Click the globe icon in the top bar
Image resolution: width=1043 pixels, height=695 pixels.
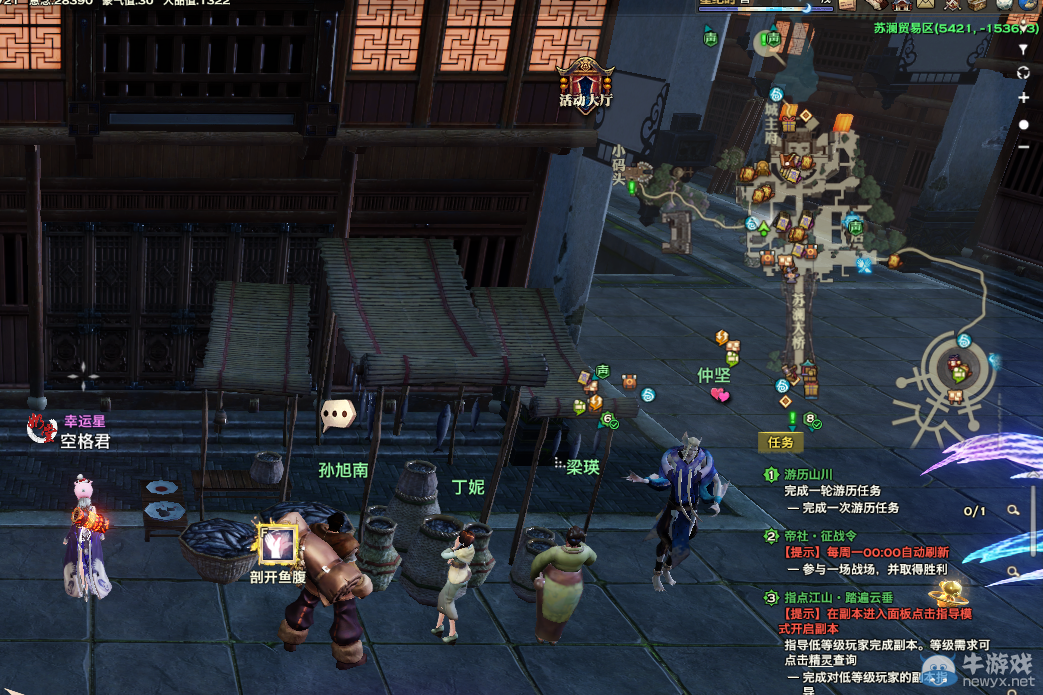point(1027,6)
